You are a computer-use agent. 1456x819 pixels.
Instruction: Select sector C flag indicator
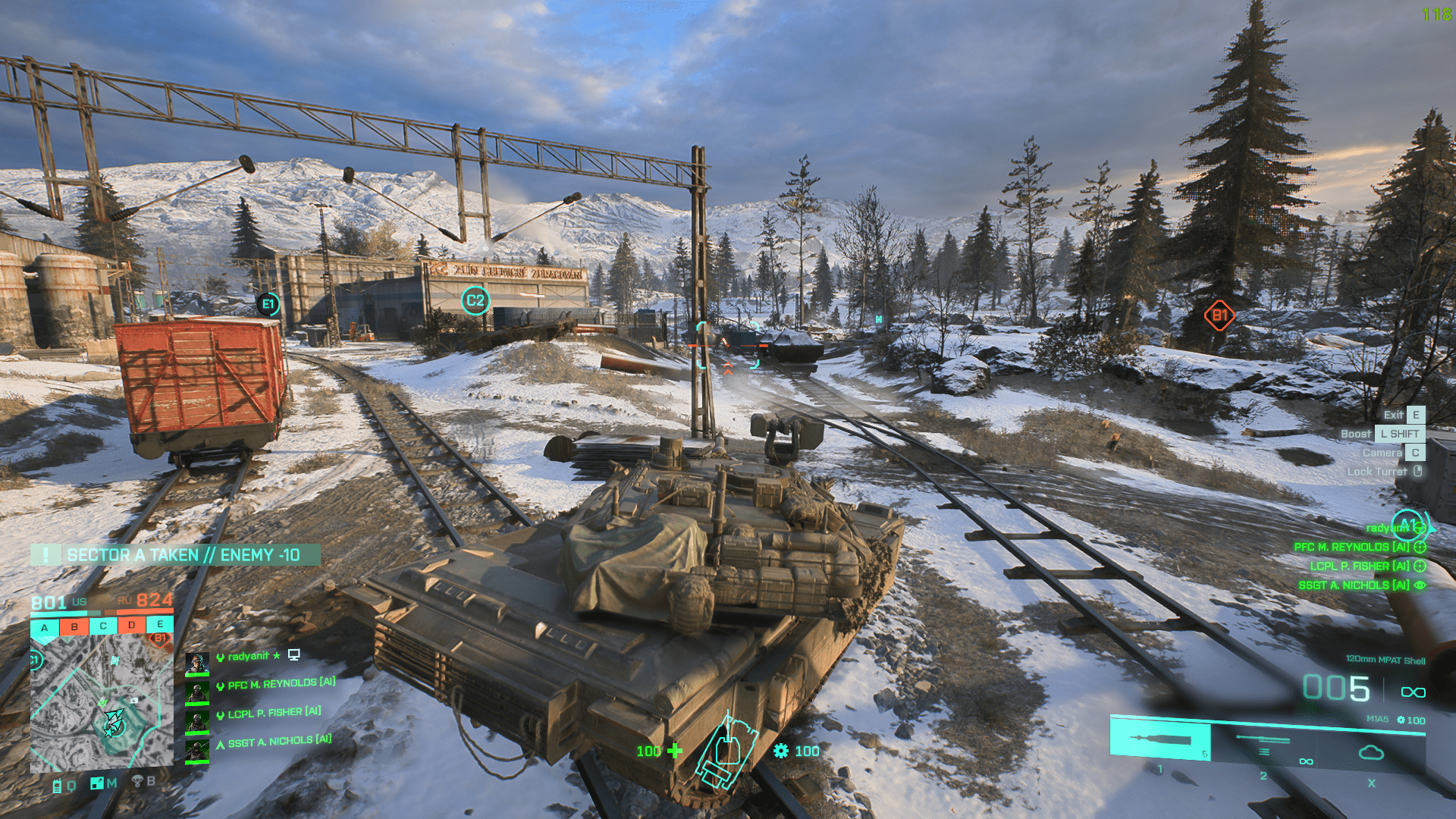tap(103, 626)
